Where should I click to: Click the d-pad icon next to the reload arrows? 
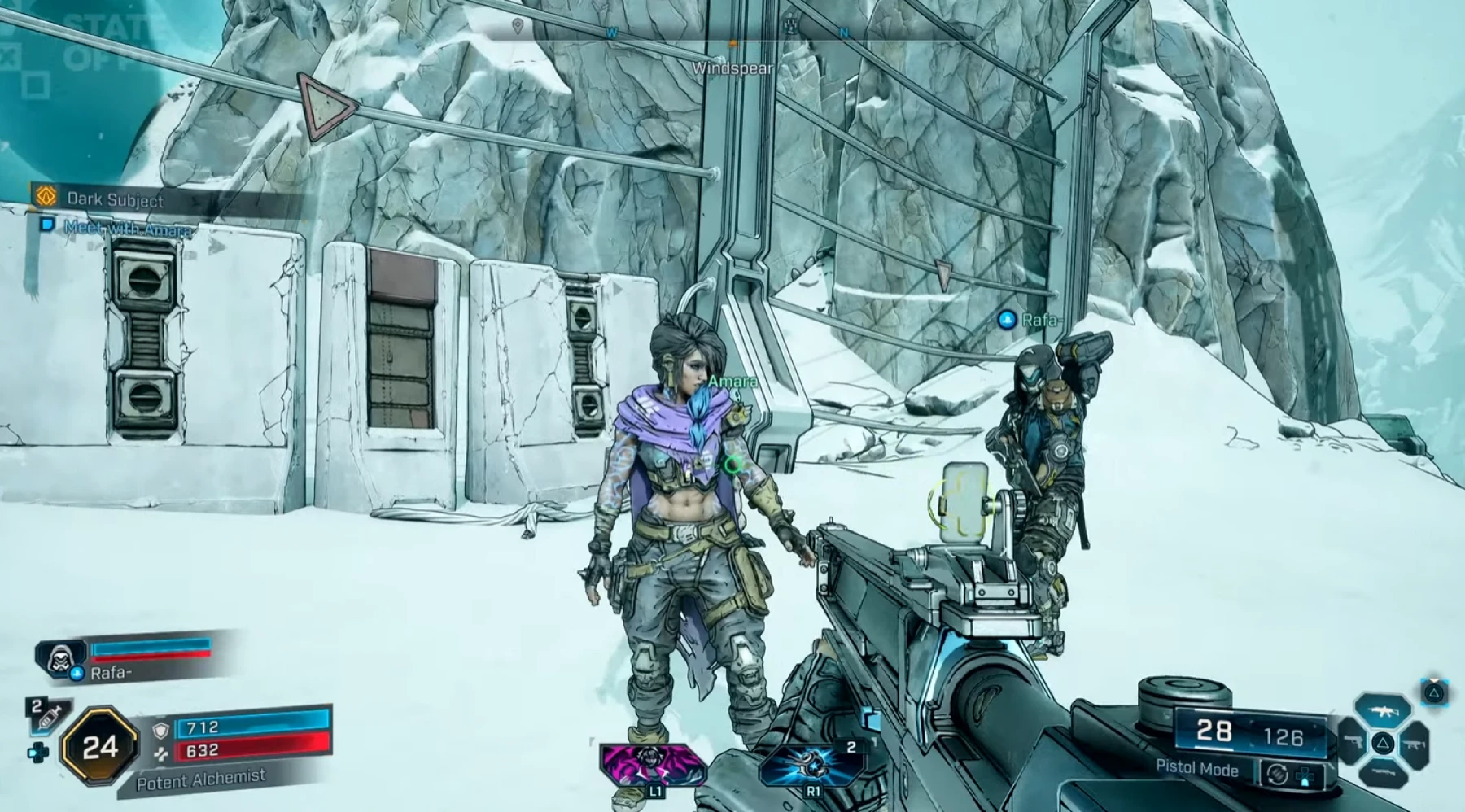pyautogui.click(x=1305, y=777)
